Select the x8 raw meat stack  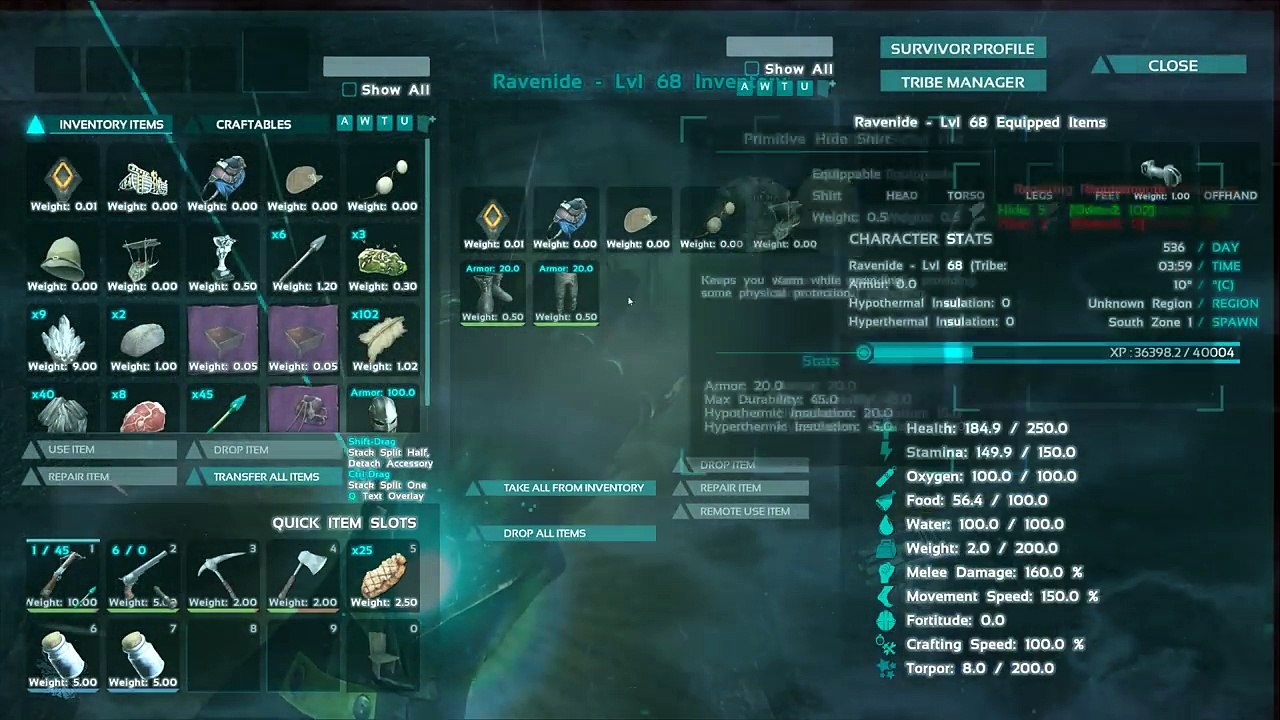pyautogui.click(x=142, y=410)
